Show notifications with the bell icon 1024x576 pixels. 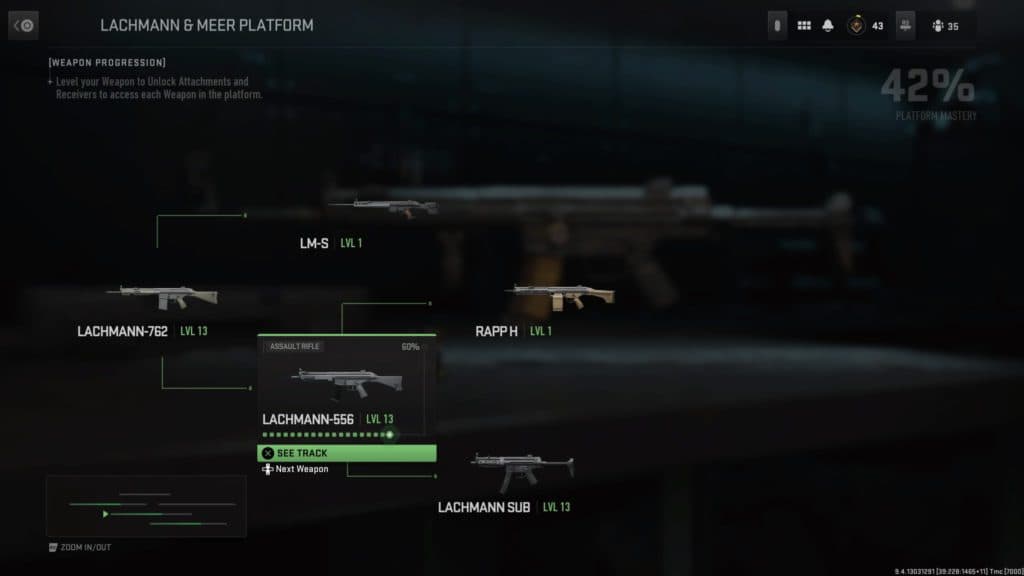tap(828, 26)
